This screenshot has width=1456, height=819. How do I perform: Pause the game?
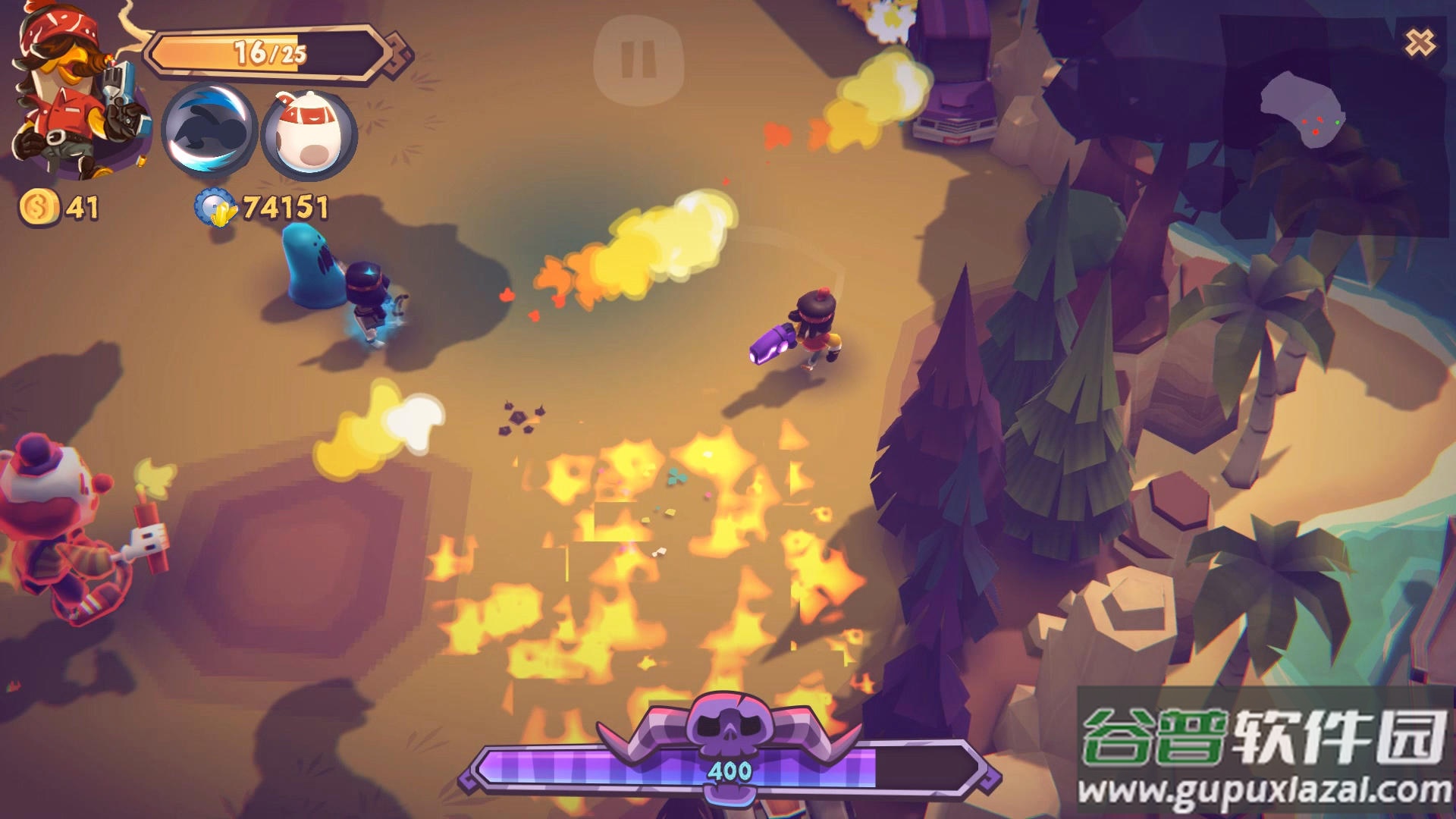(x=639, y=60)
